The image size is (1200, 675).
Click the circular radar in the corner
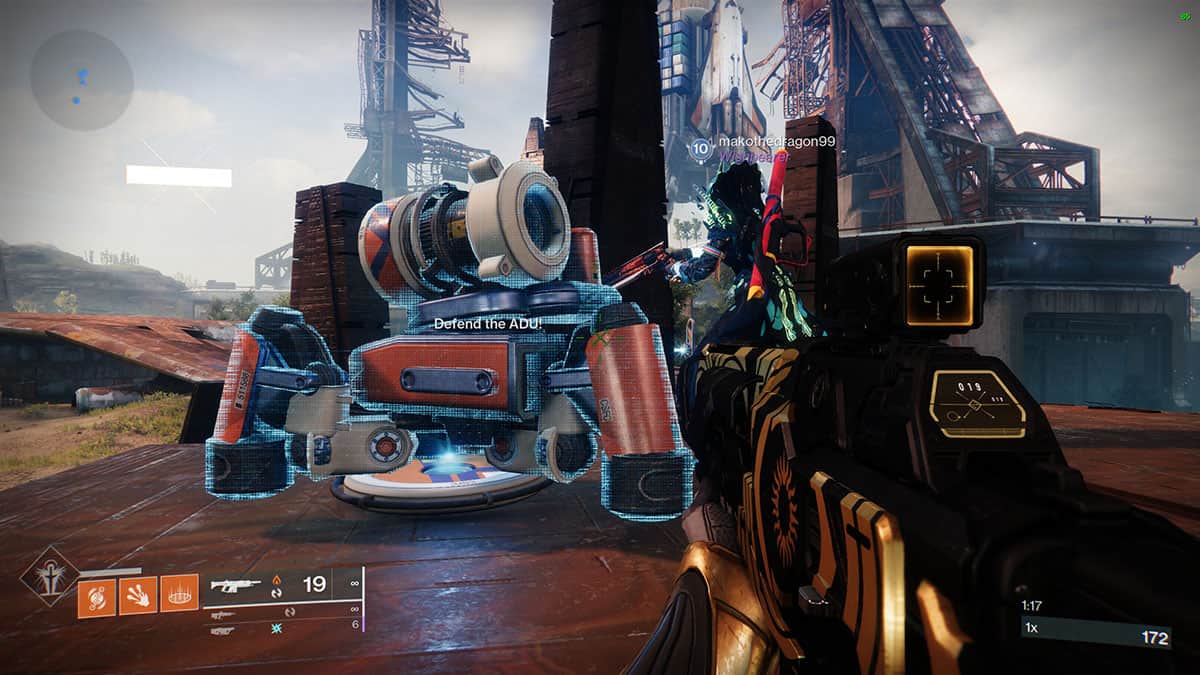(81, 79)
